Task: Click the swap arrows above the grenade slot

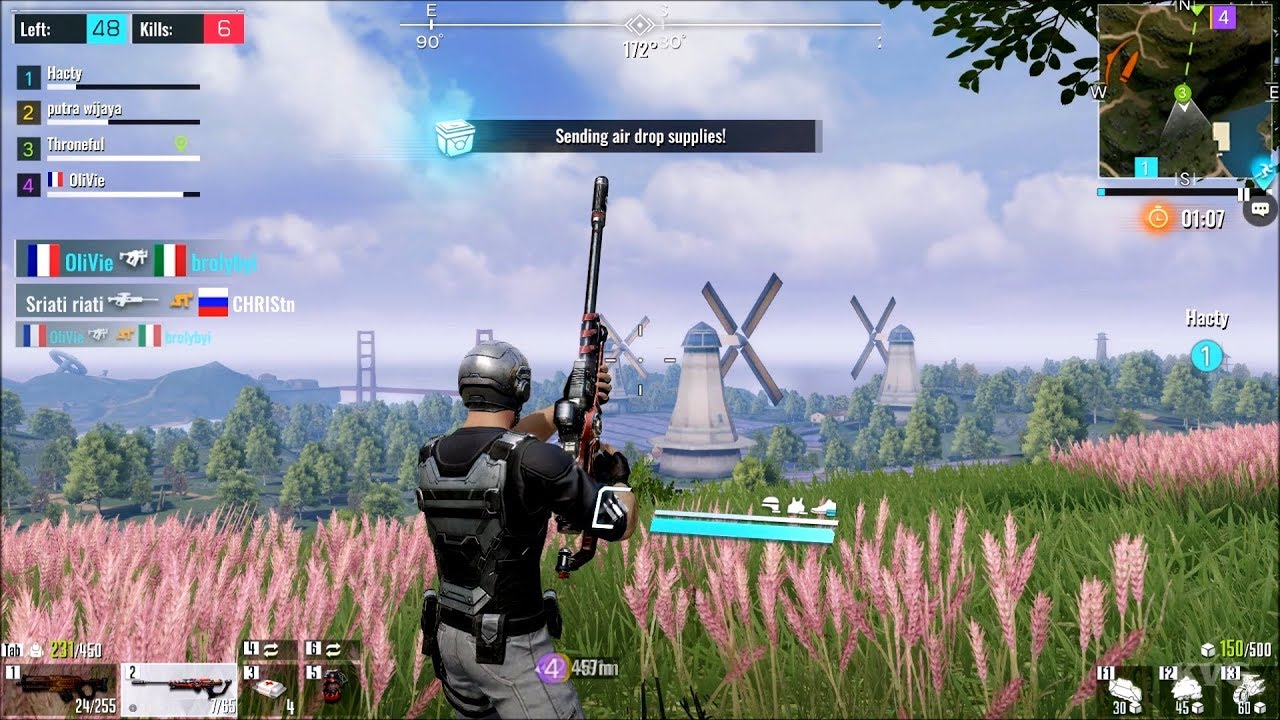Action: pyautogui.click(x=332, y=650)
